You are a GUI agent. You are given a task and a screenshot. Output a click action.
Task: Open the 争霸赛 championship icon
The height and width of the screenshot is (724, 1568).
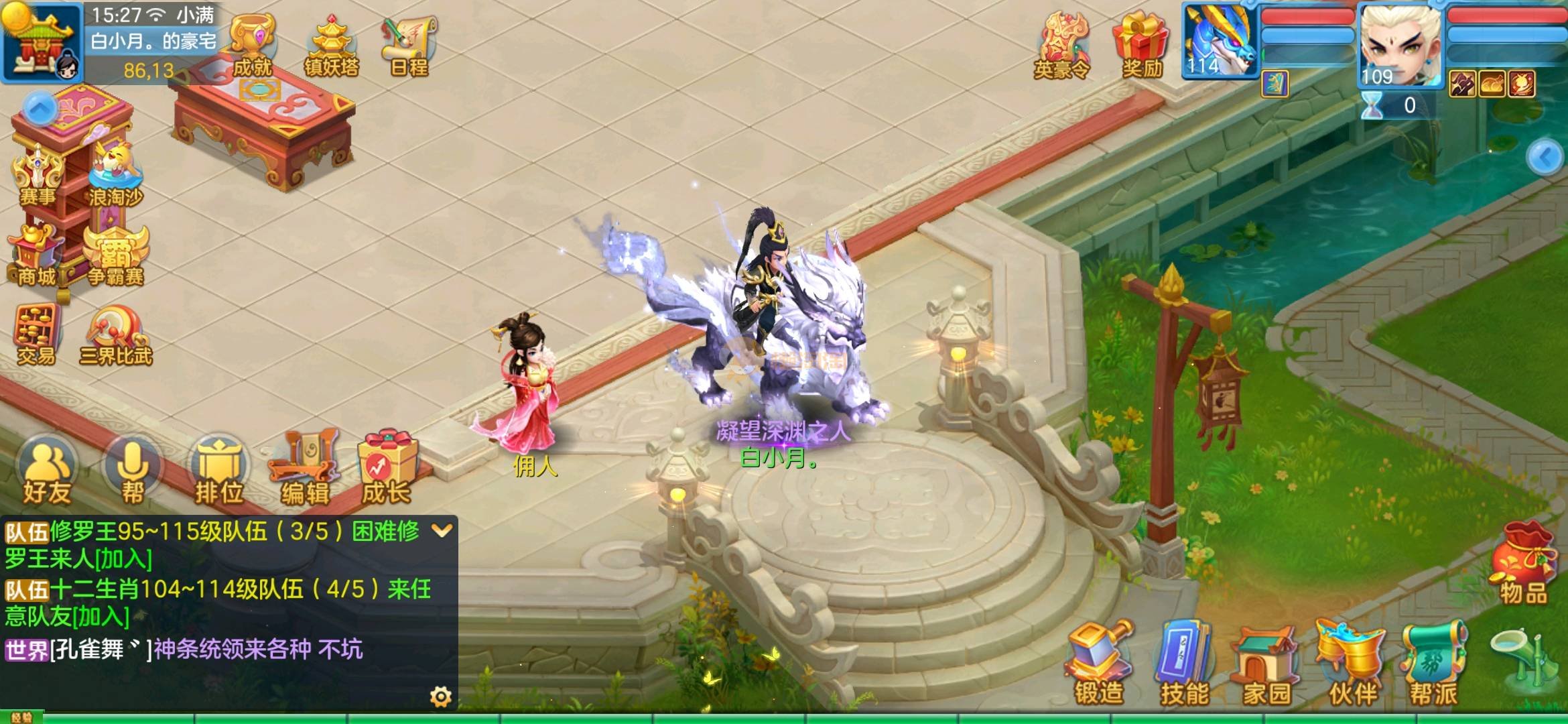tap(116, 255)
